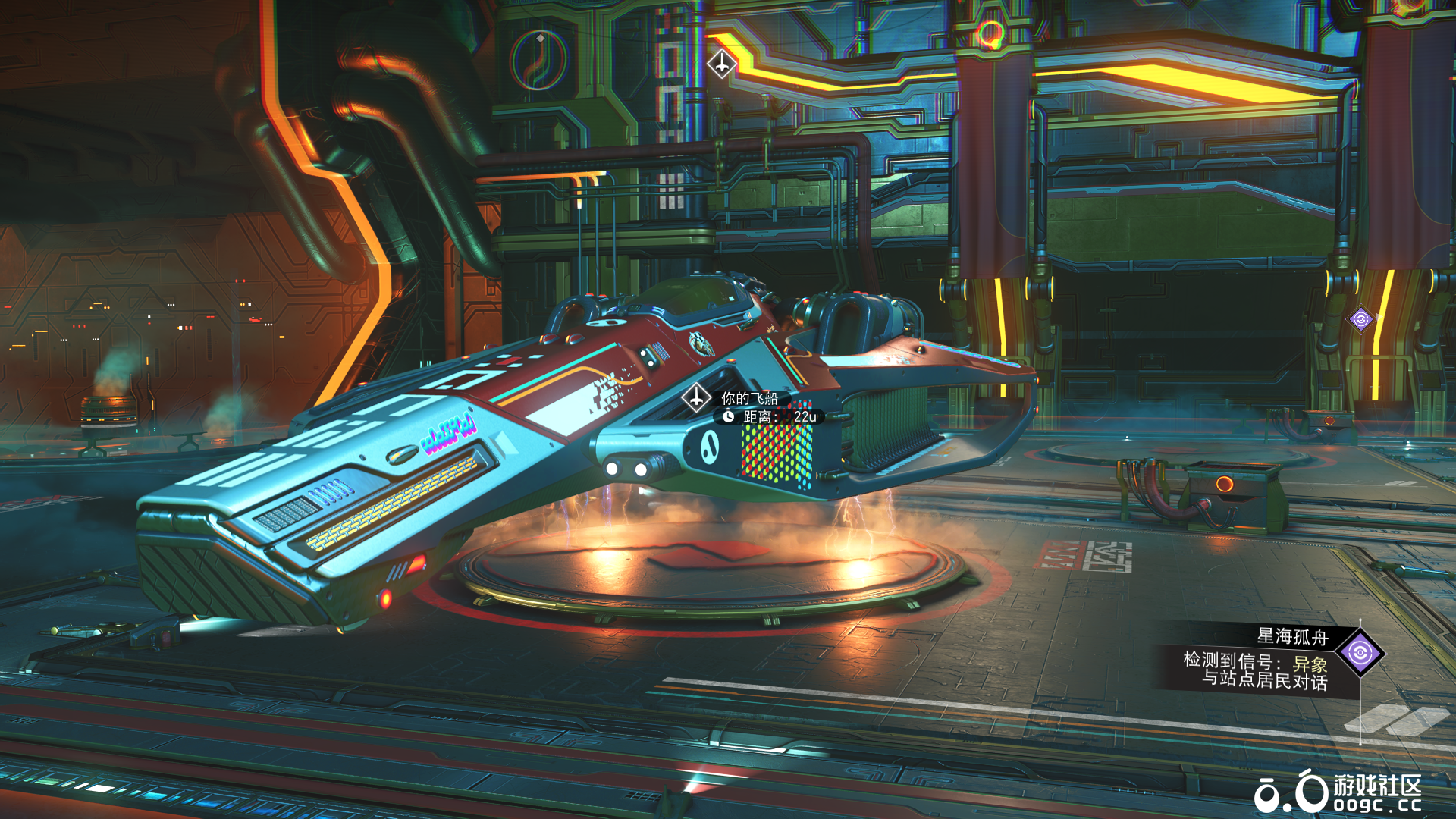The height and width of the screenshot is (819, 1456).
Task: Select the purple mission waypoint marker by the pillar
Action: tap(1360, 319)
